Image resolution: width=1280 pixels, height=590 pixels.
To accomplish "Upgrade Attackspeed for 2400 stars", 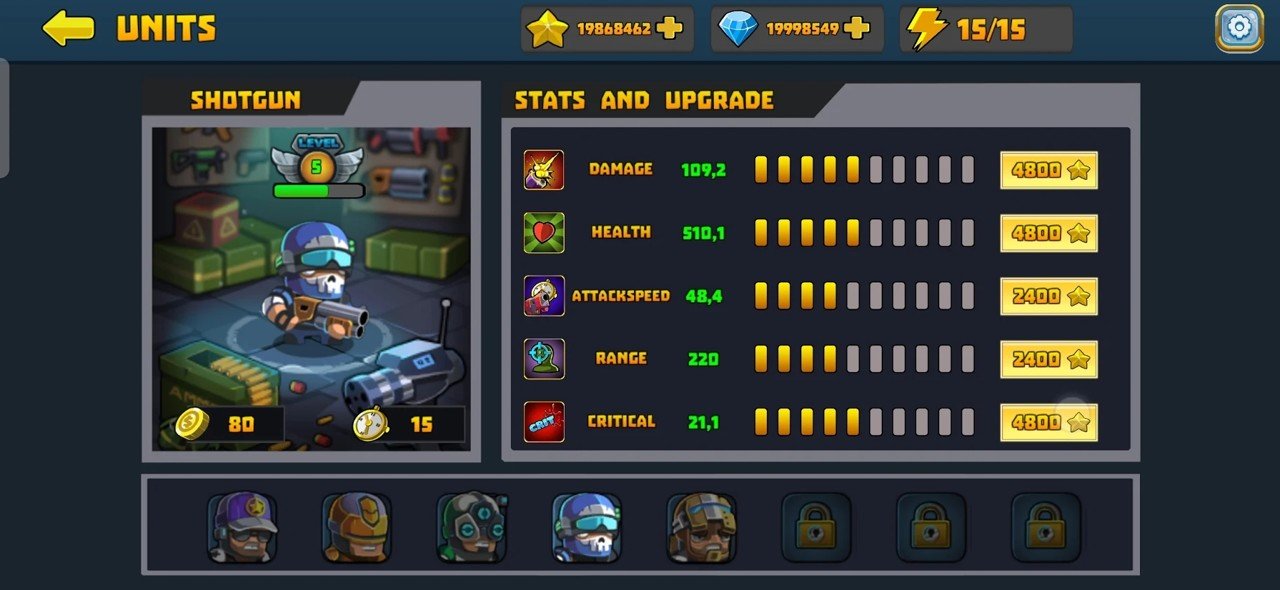I will click(x=1049, y=296).
